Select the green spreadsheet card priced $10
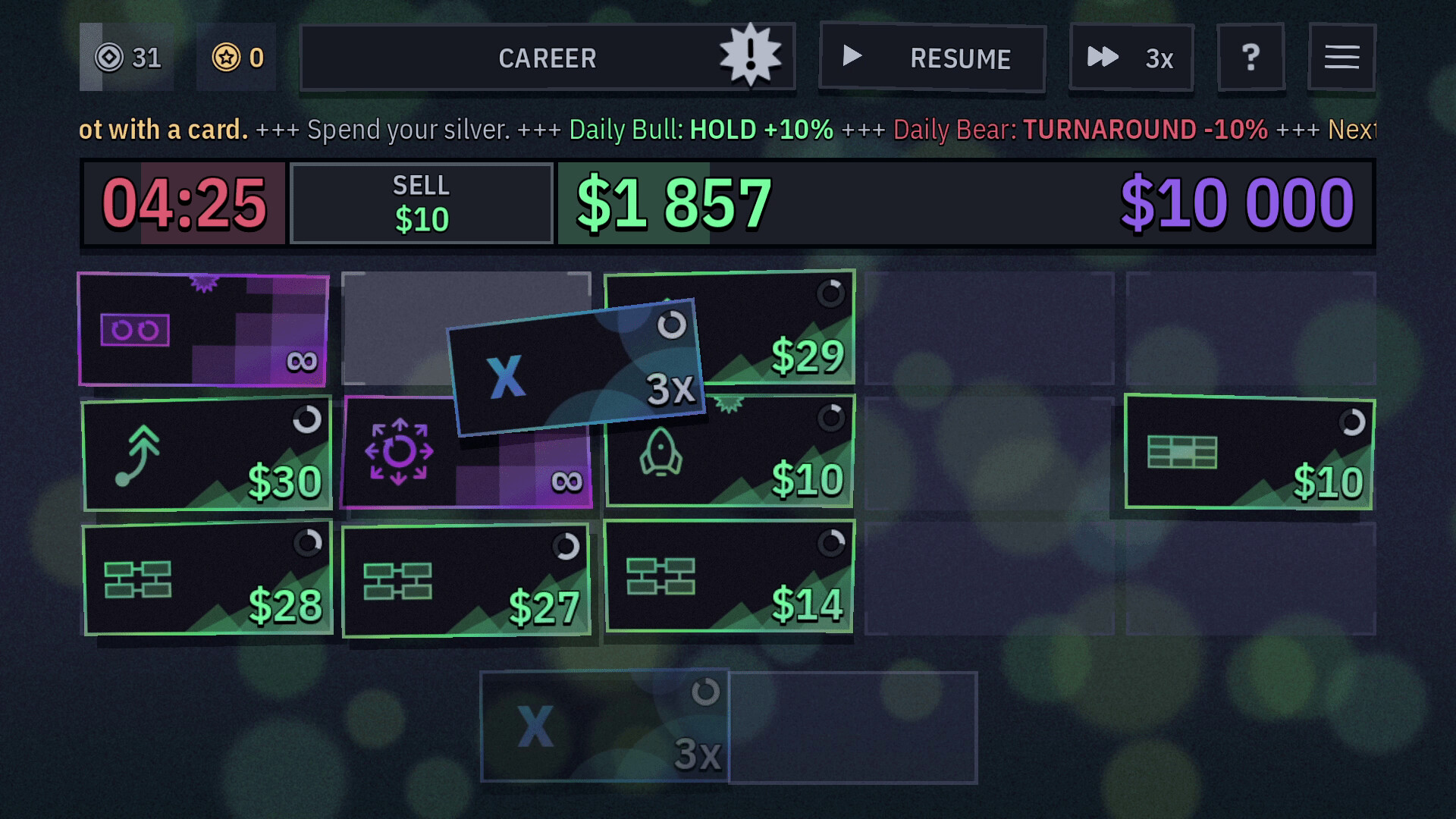Image resolution: width=1456 pixels, height=819 pixels. (x=1250, y=453)
